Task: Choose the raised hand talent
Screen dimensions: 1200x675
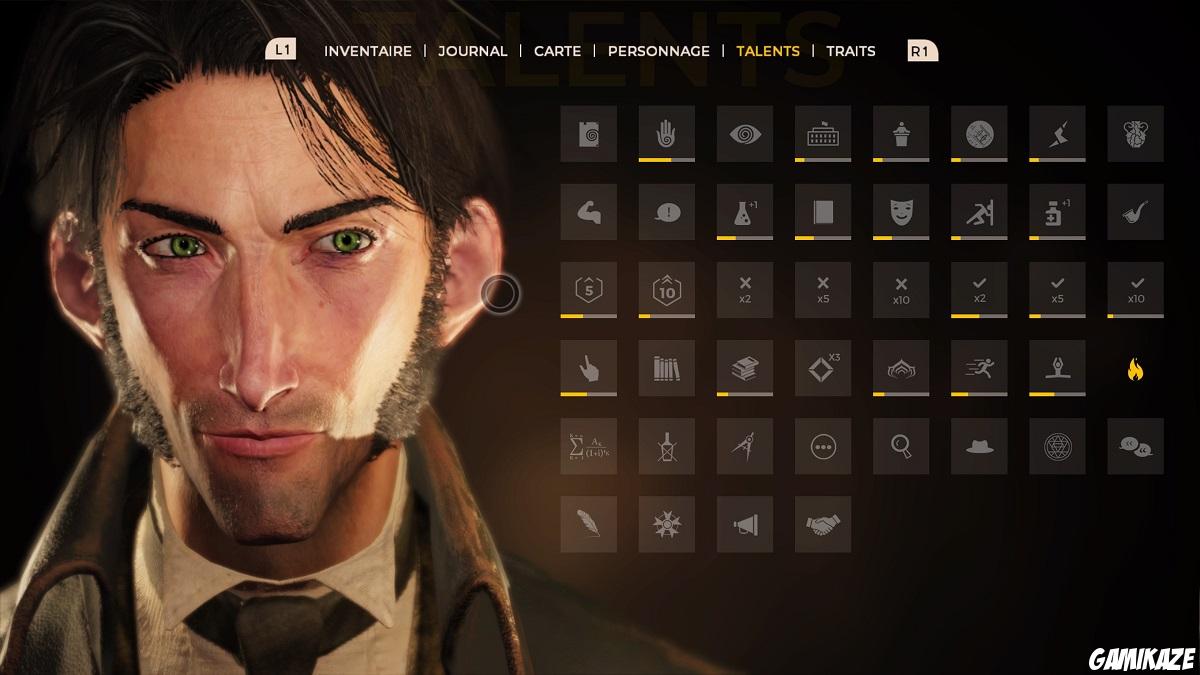Action: pos(667,134)
